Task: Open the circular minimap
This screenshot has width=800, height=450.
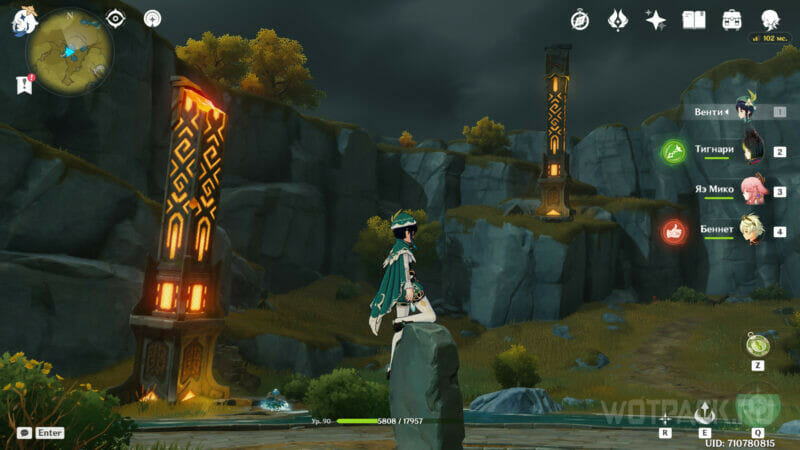Action: pyautogui.click(x=69, y=52)
